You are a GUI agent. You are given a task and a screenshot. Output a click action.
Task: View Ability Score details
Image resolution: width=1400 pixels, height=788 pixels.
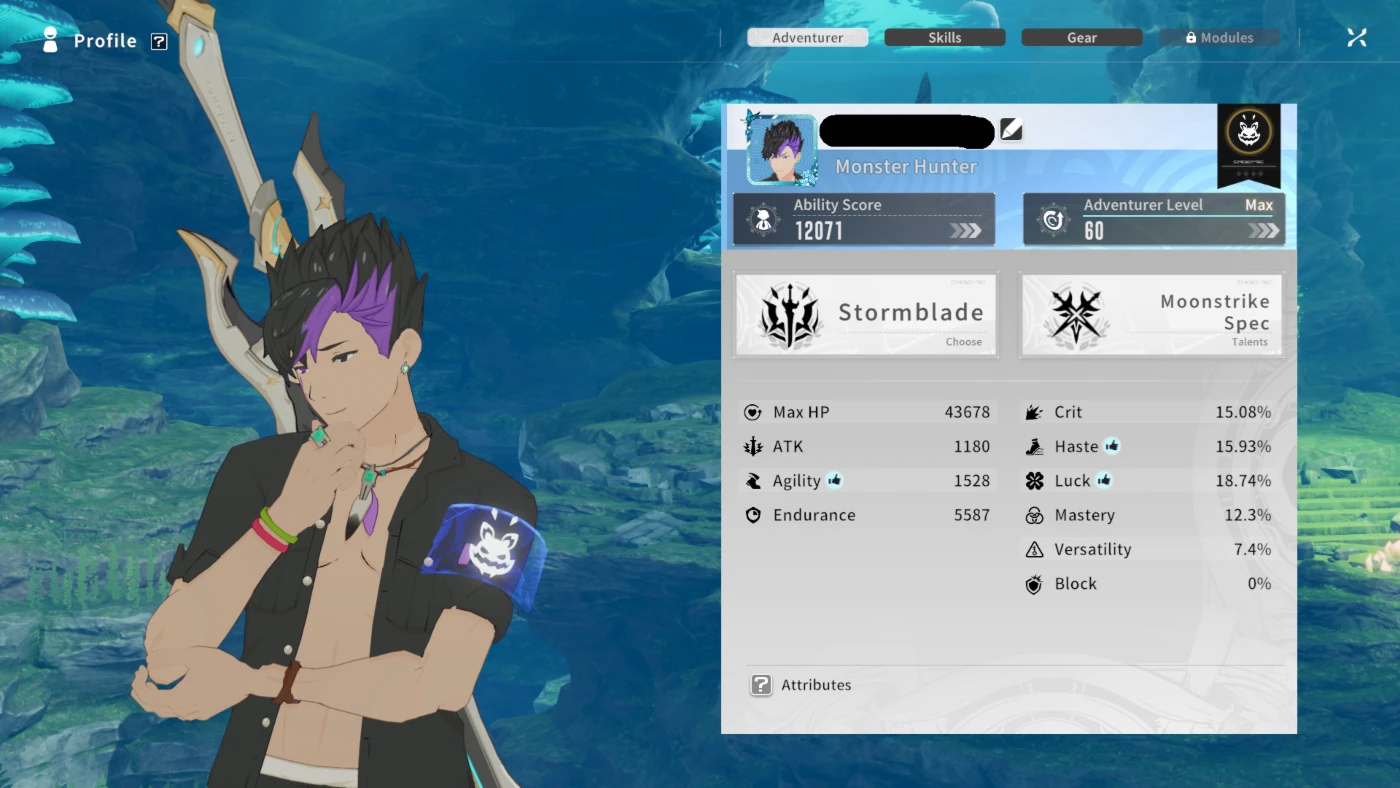click(x=864, y=219)
